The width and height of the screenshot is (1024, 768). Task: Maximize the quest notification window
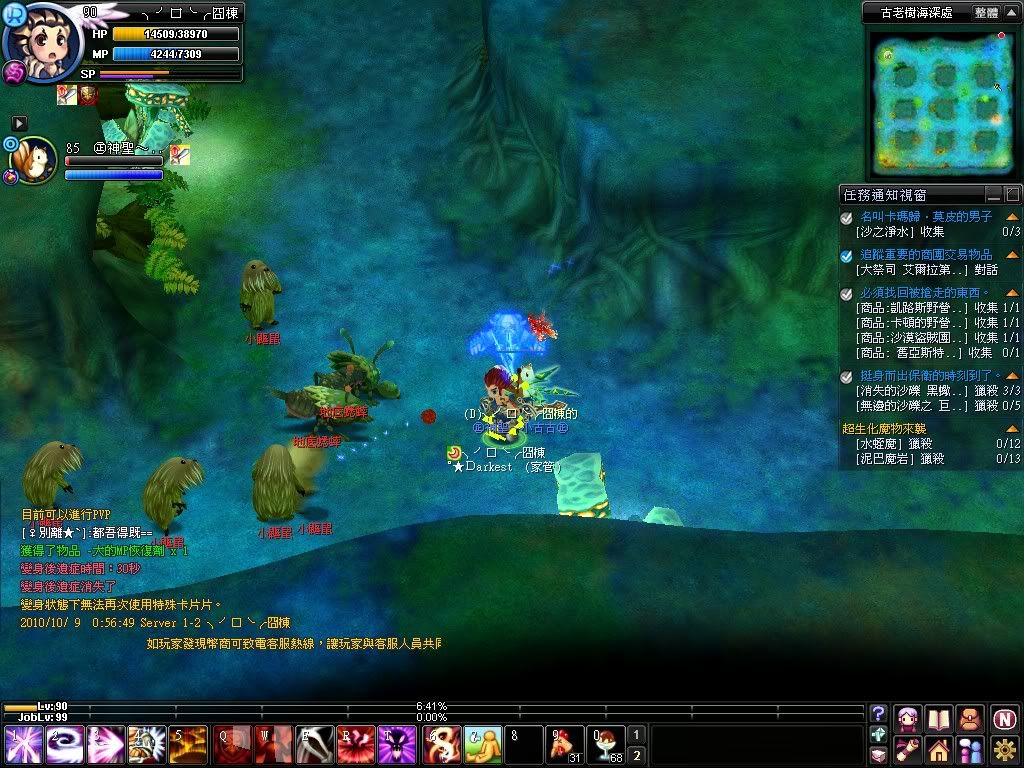[x=1012, y=195]
